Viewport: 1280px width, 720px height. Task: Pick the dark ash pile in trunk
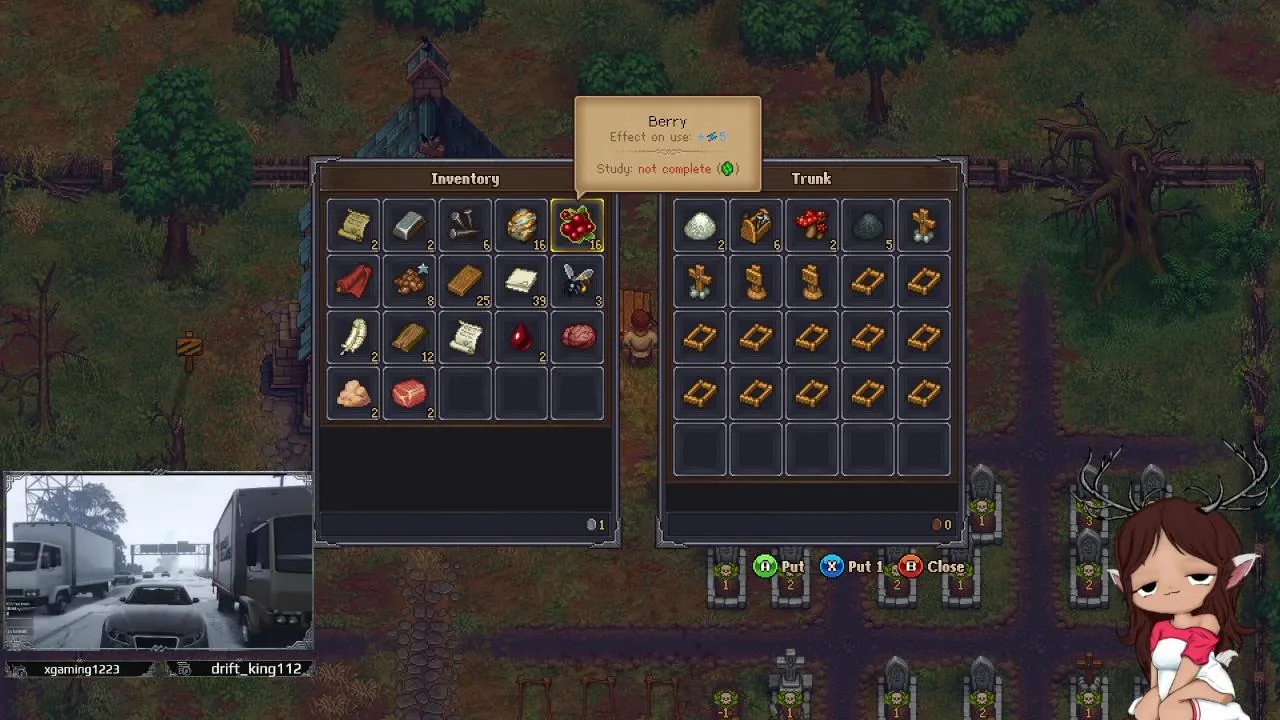point(867,226)
